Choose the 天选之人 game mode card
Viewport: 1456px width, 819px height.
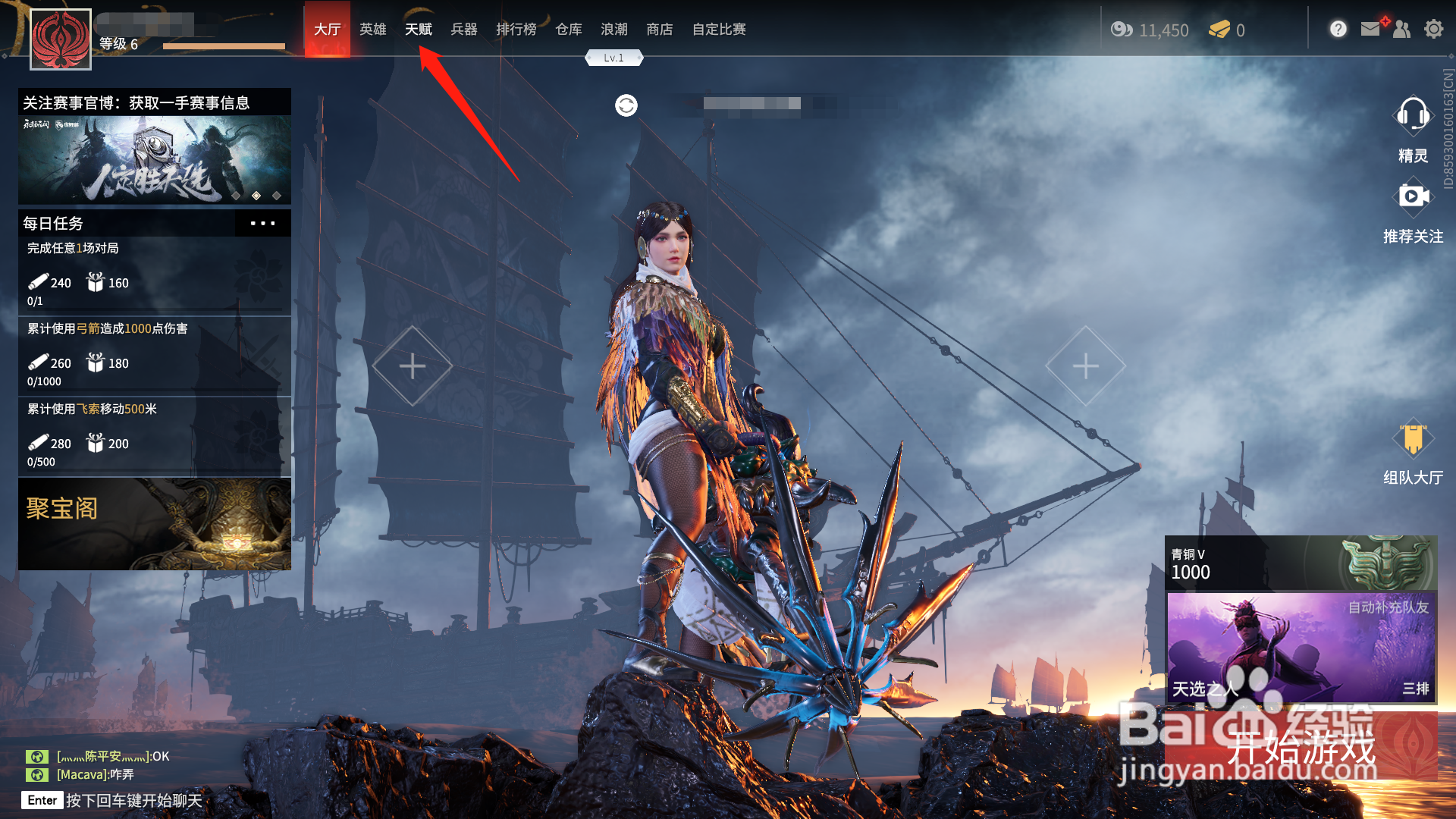pyautogui.click(x=1301, y=647)
